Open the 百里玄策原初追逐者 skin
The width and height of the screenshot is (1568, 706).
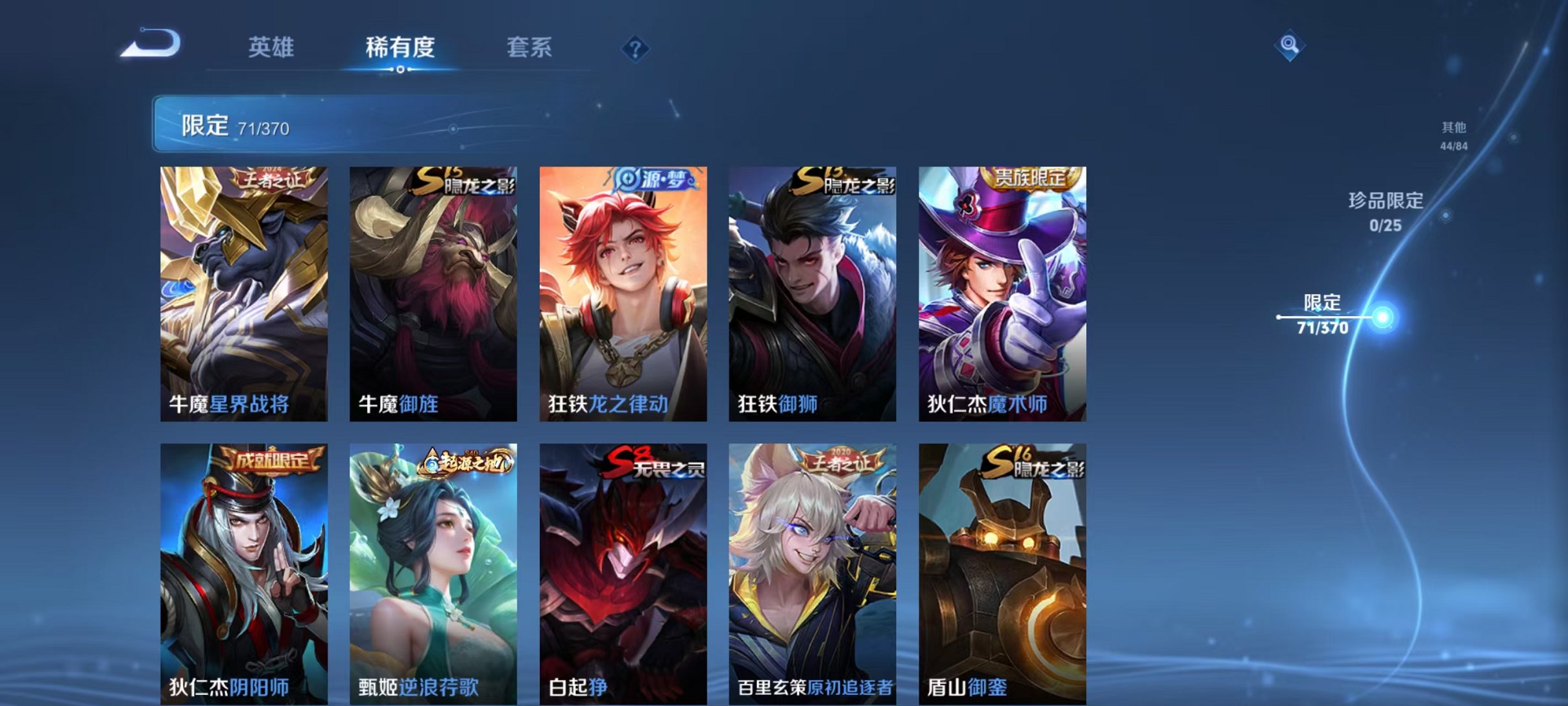[x=812, y=571]
